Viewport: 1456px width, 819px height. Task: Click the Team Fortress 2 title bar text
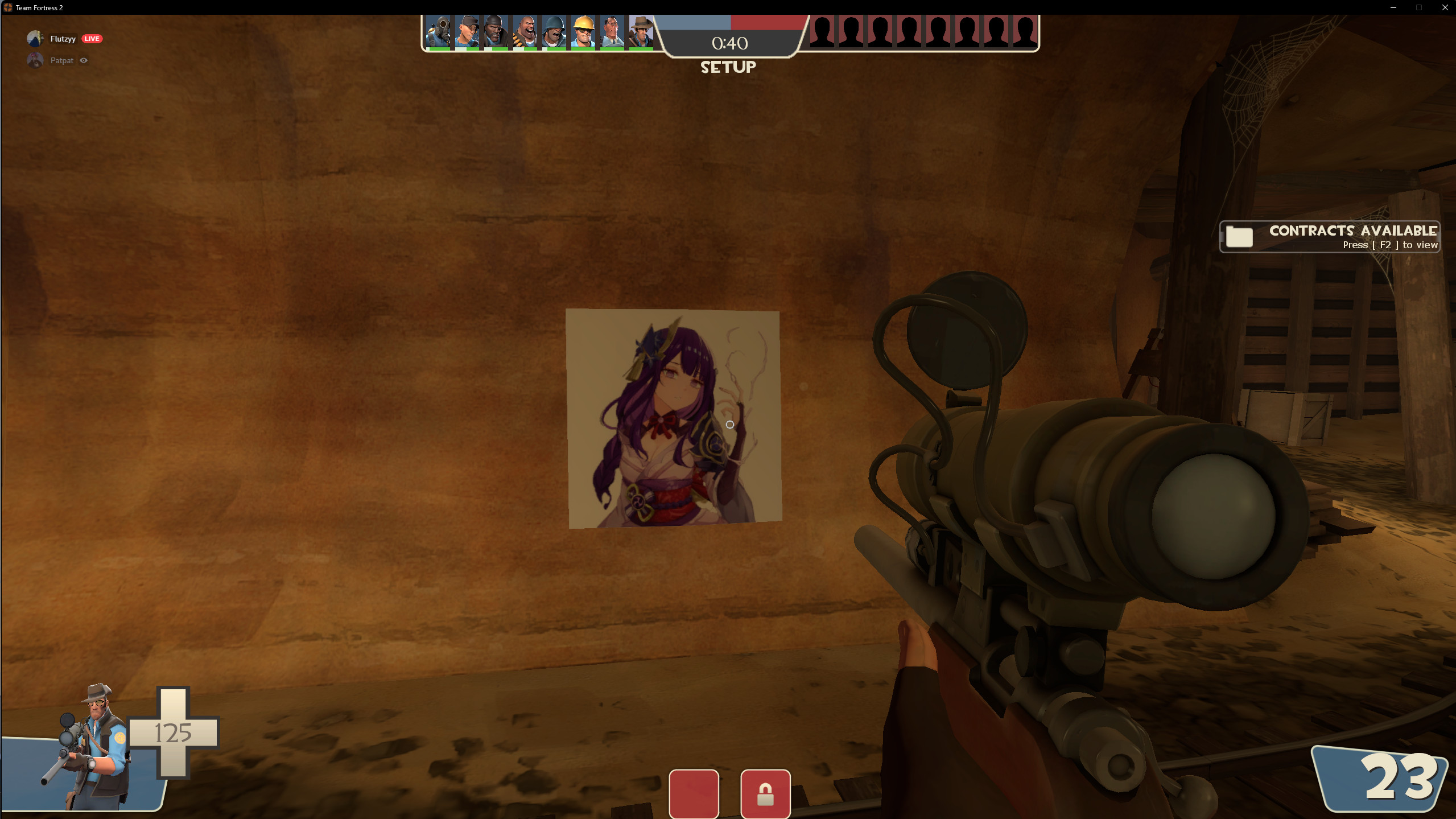pyautogui.click(x=39, y=7)
